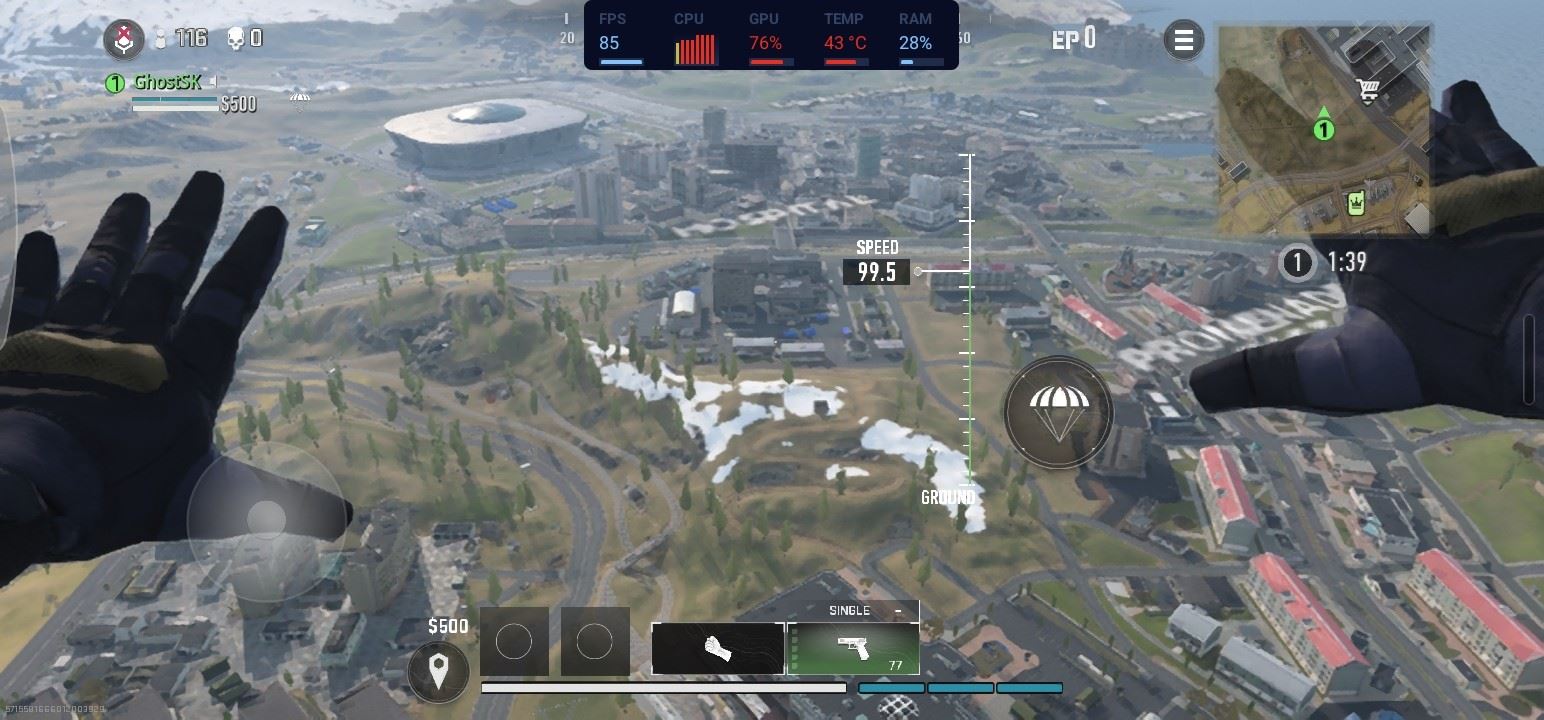Open the hamburger menu
1544x720 pixels.
(1184, 40)
